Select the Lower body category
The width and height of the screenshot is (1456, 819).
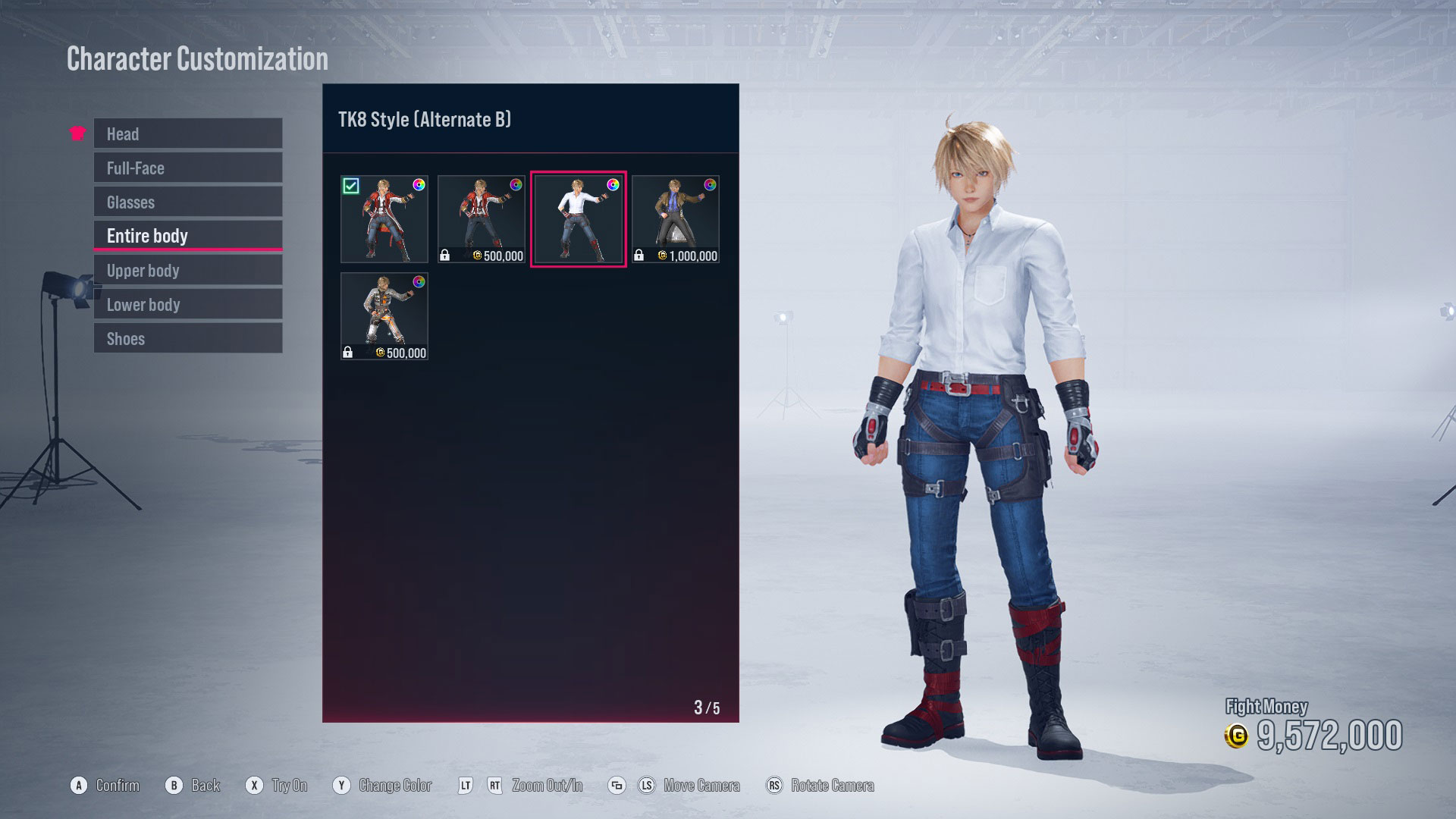pos(187,304)
